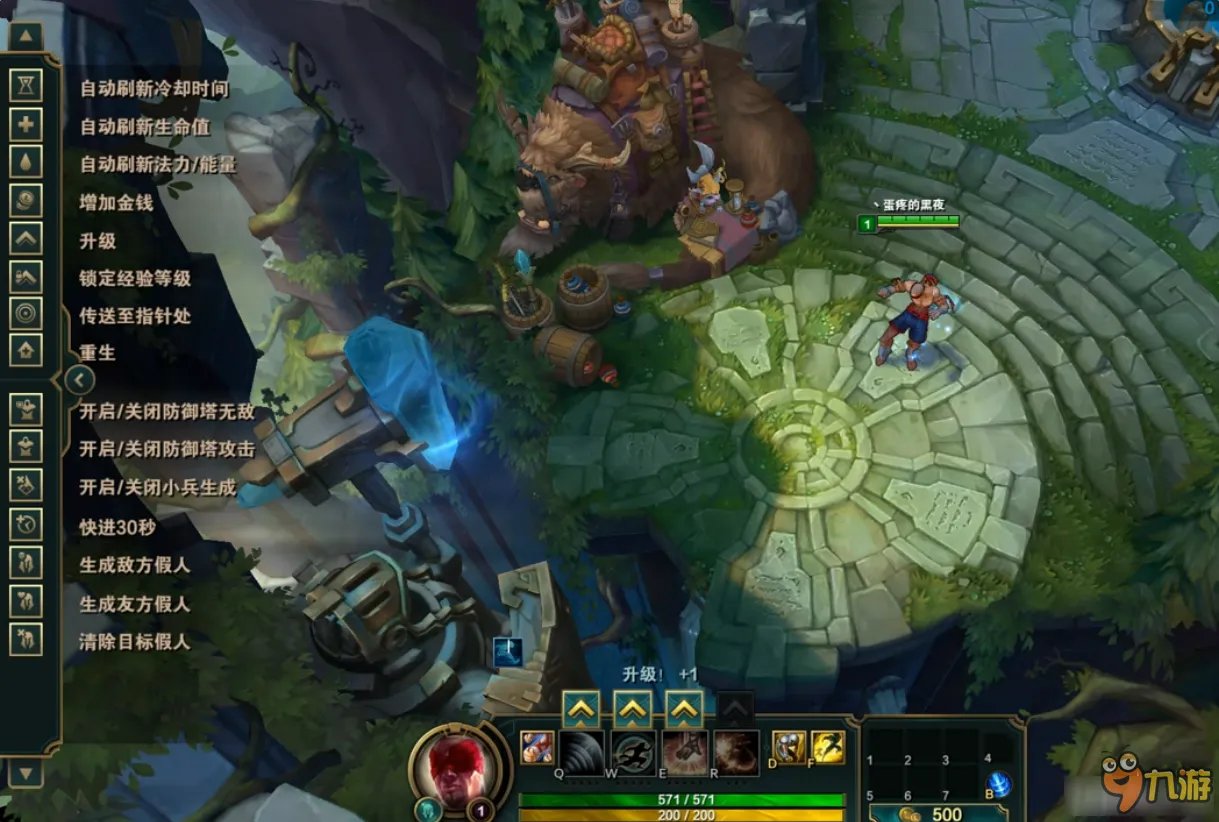
Task: Toggle auto-refresh mana/energy (自动刷新法力/能量)
Action: coord(26,162)
